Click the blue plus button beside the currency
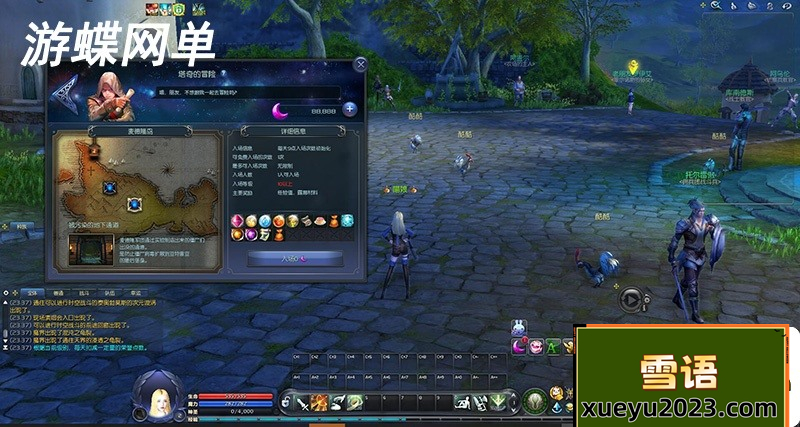Viewport: 800px width, 427px height. 350,109
